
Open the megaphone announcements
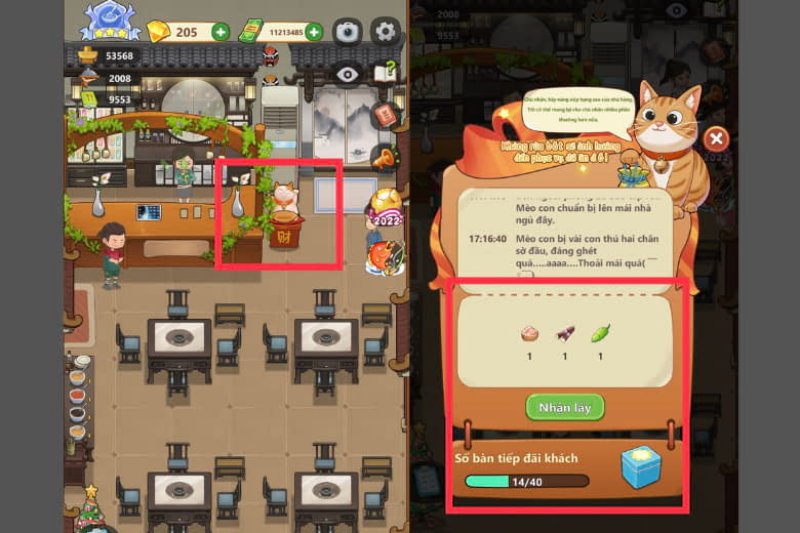point(383,157)
